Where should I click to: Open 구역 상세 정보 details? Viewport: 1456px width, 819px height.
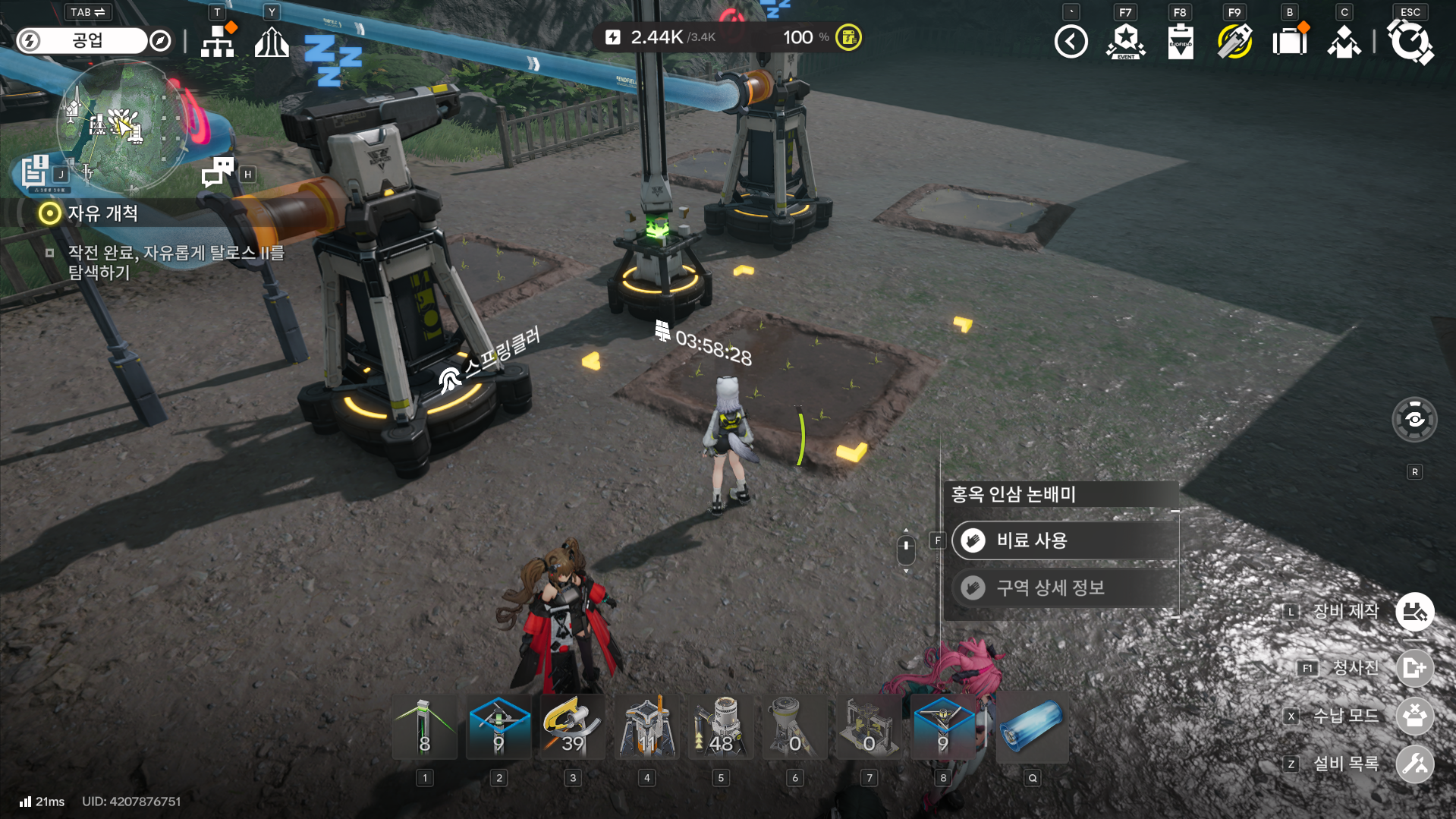tap(1064, 587)
